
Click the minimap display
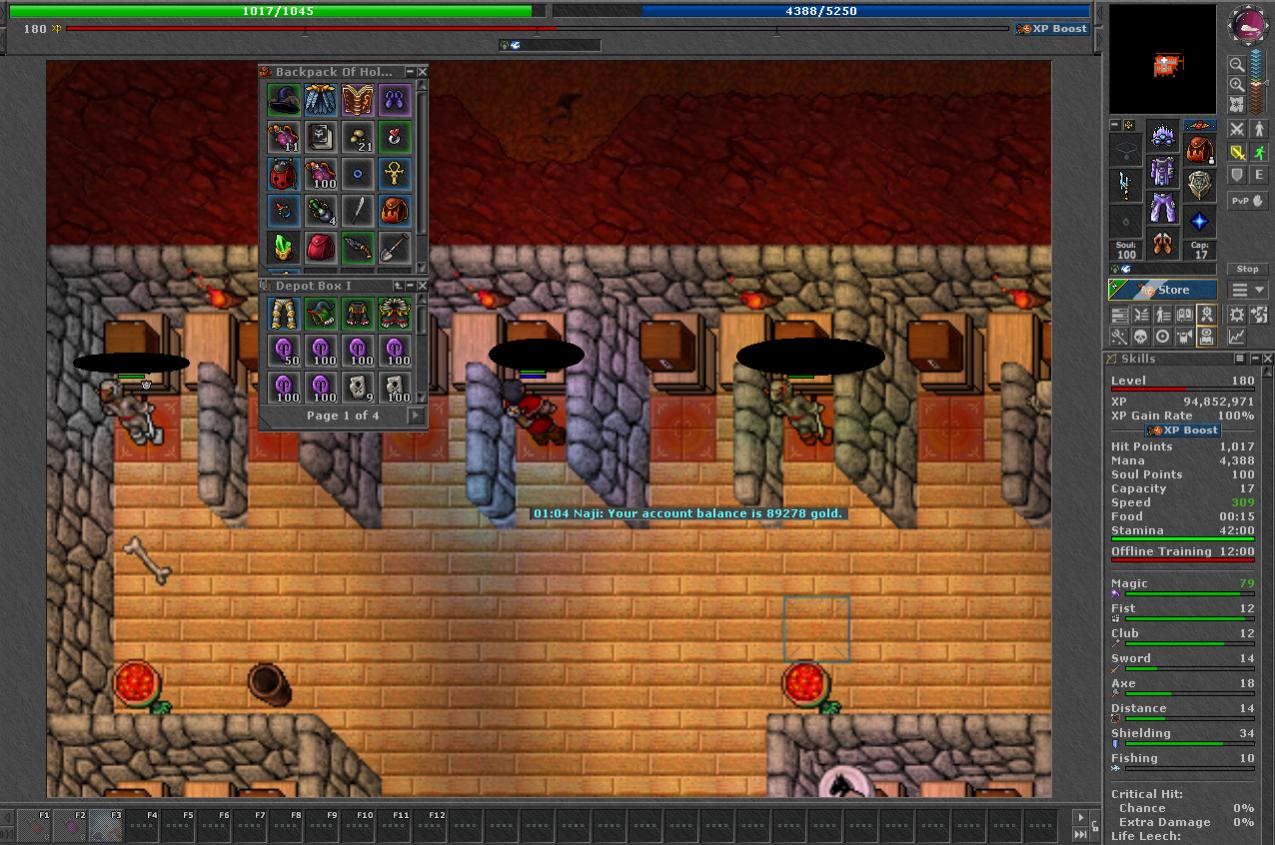coord(1163,60)
